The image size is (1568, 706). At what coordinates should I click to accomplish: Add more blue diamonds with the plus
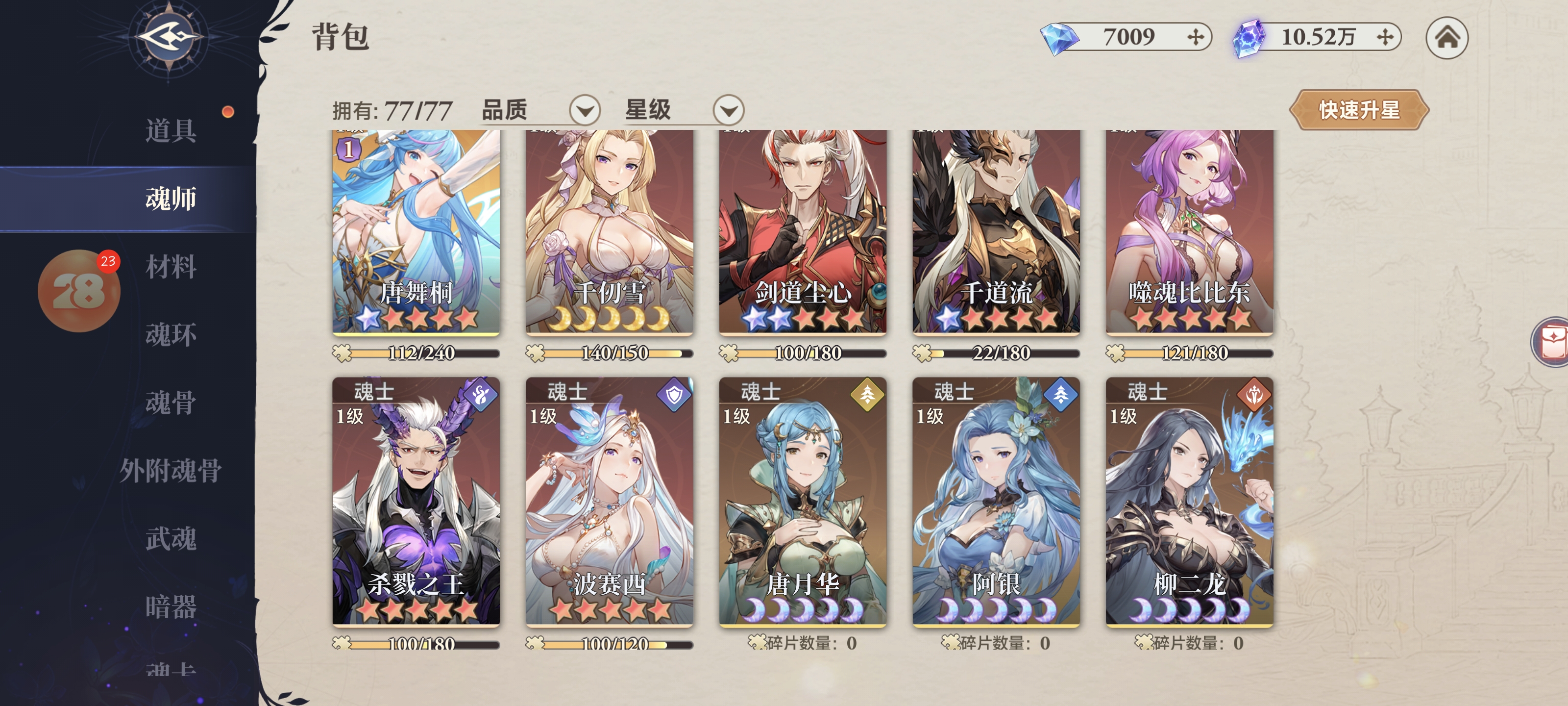[x=1196, y=38]
